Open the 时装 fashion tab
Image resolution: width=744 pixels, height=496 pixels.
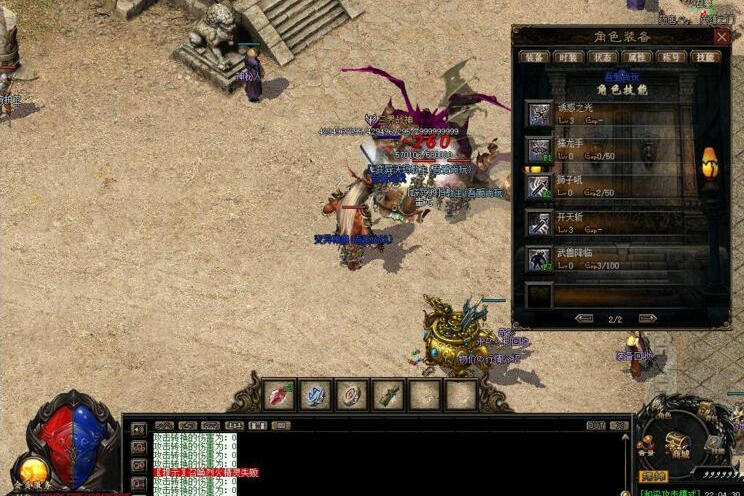point(569,57)
